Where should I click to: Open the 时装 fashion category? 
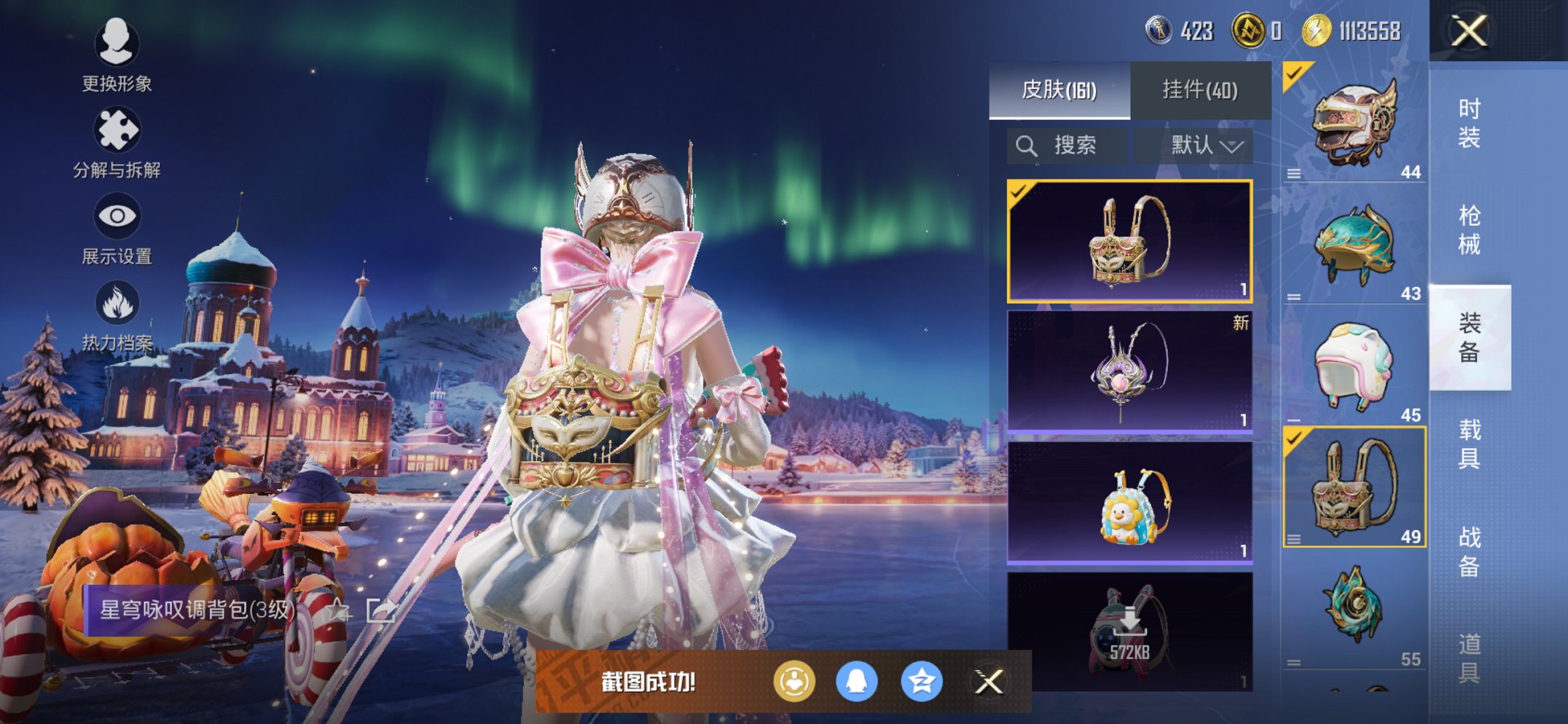1469,123
